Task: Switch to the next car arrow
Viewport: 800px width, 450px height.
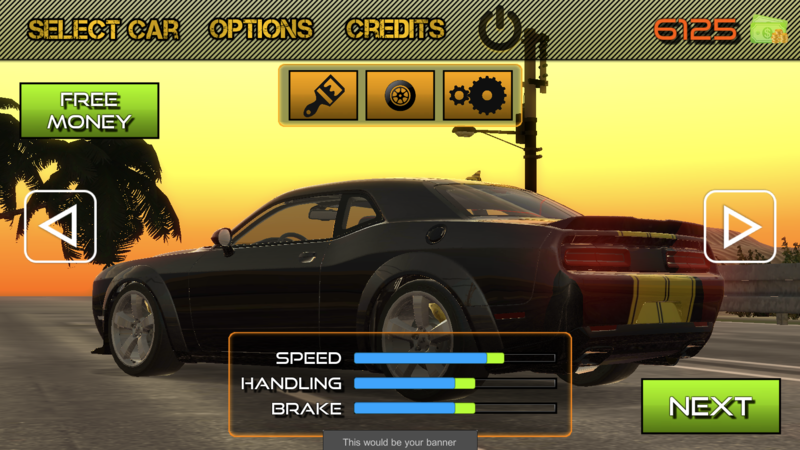Action: (740, 226)
